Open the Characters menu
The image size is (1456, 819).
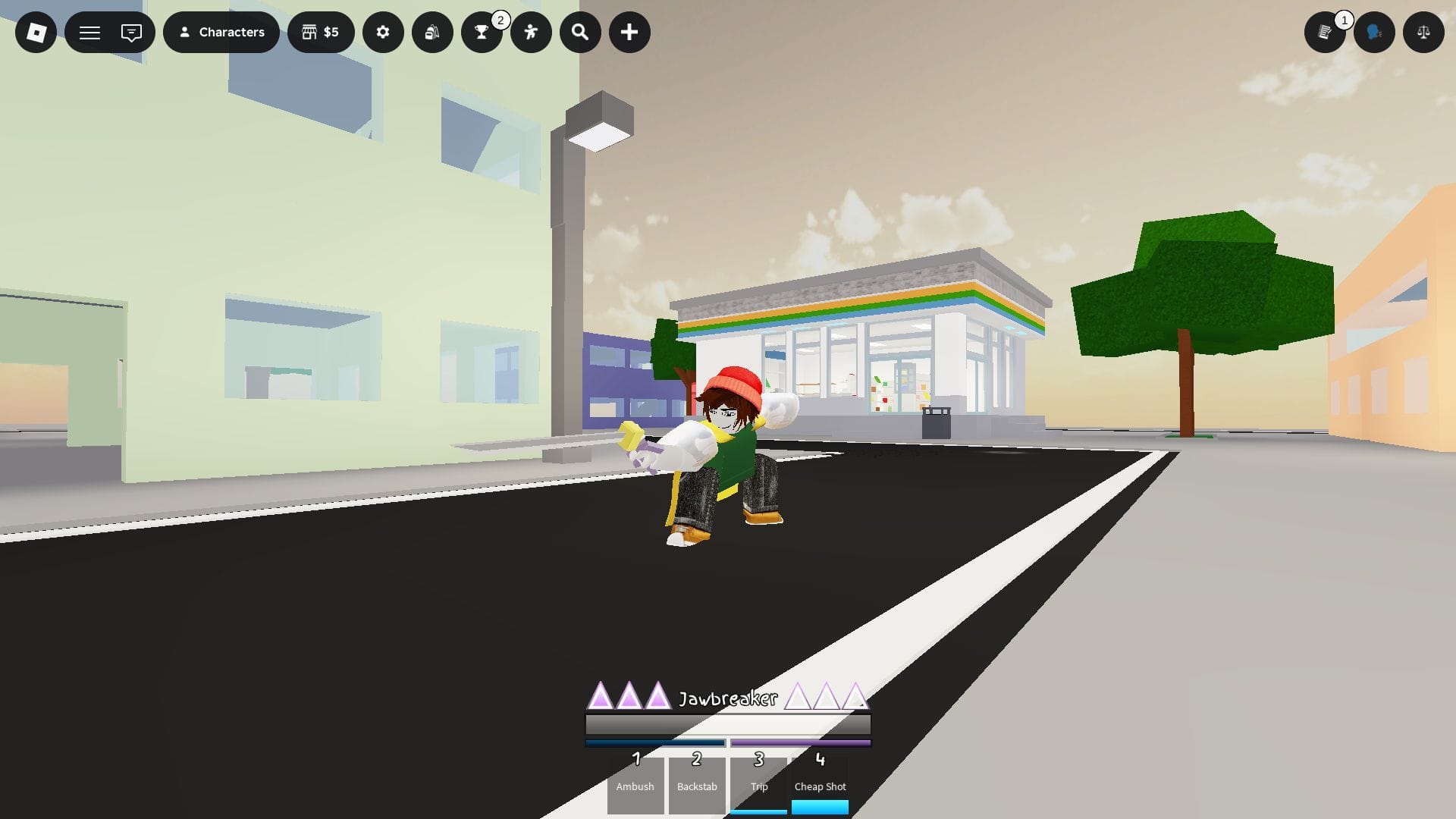221,32
